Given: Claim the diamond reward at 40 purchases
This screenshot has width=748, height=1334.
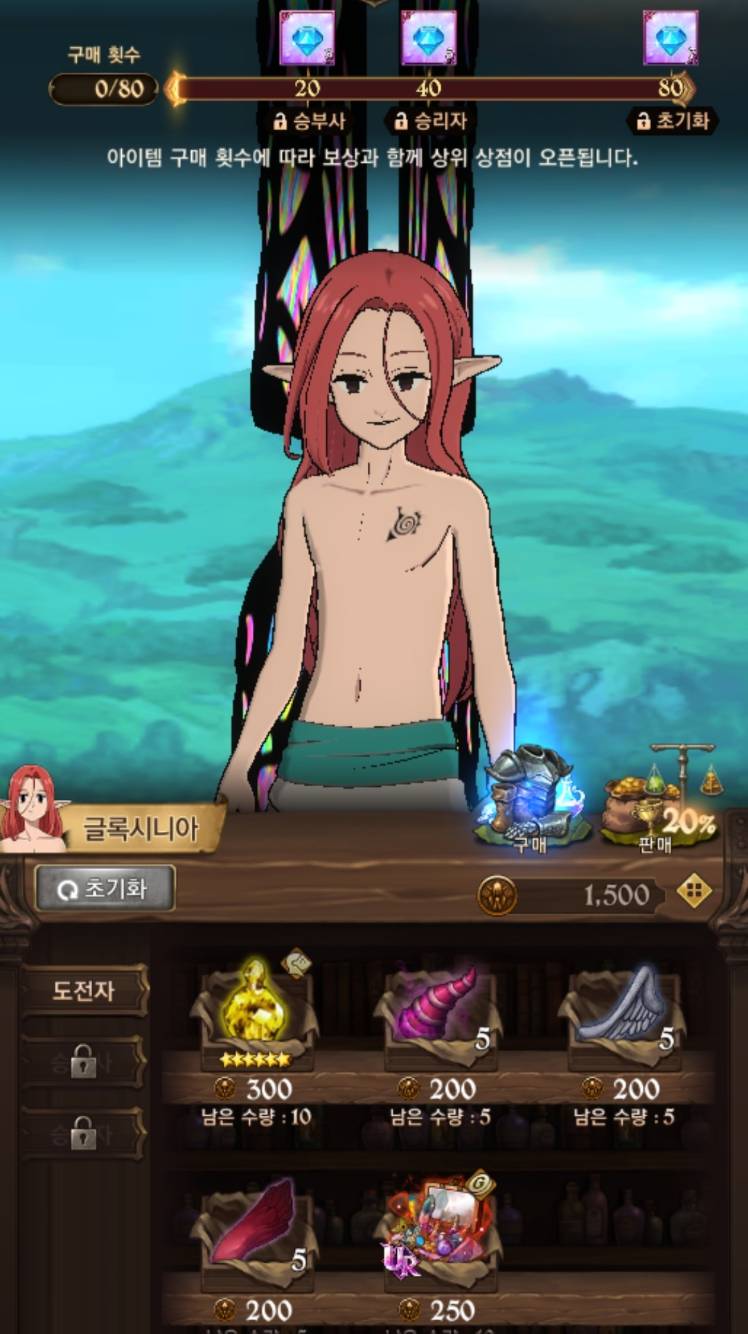Looking at the screenshot, I should pyautogui.click(x=428, y=38).
